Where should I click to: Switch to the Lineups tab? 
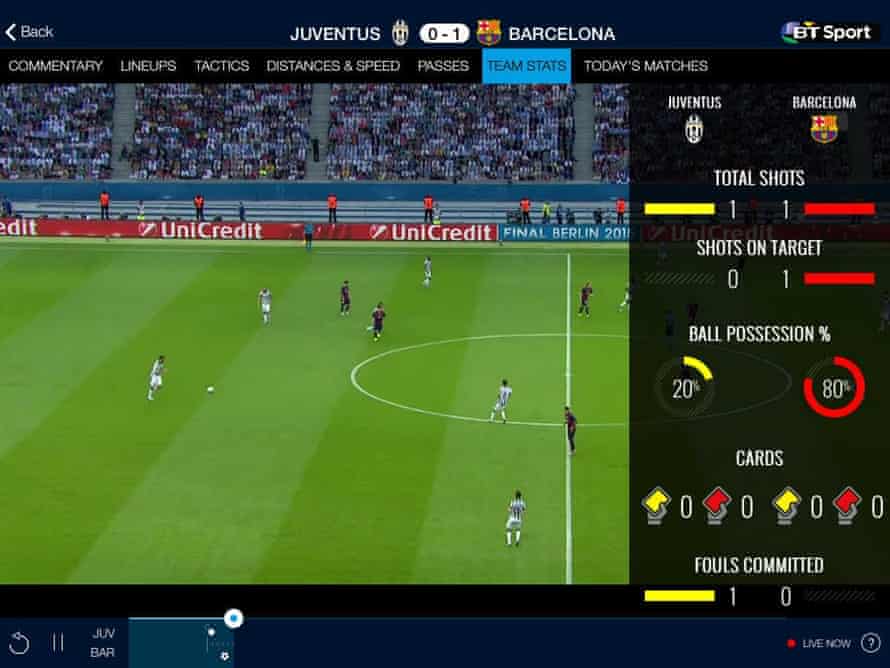pos(148,66)
